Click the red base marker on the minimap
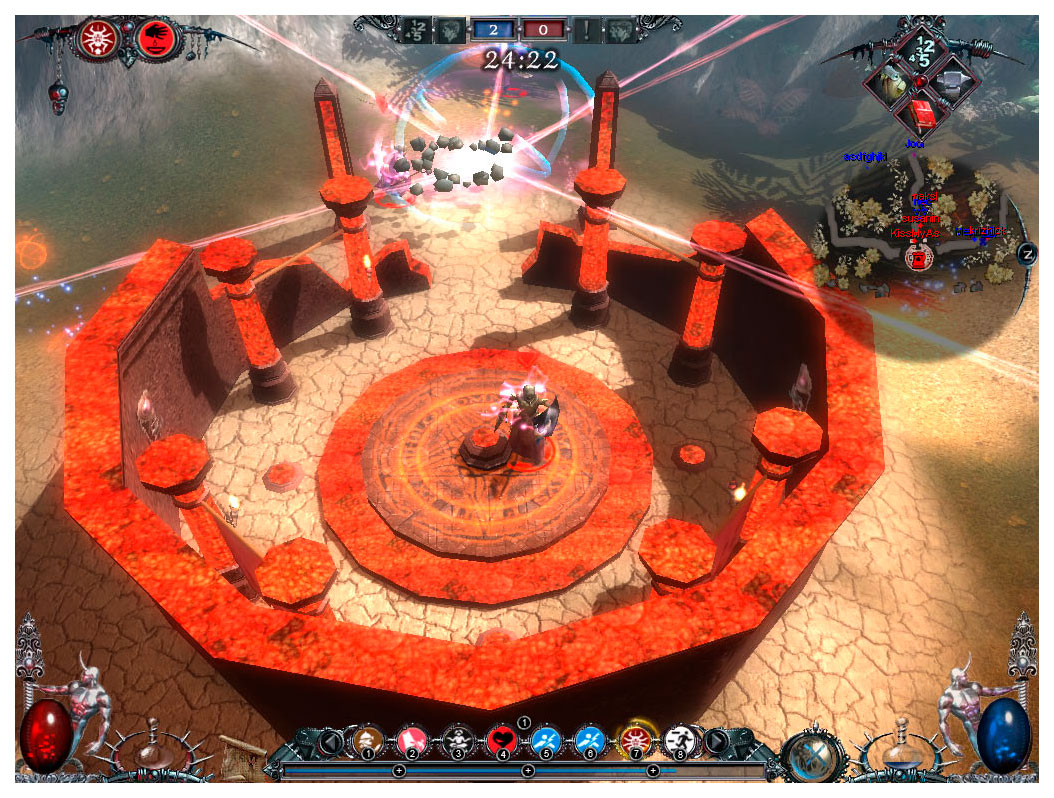1054x798 pixels. click(914, 258)
